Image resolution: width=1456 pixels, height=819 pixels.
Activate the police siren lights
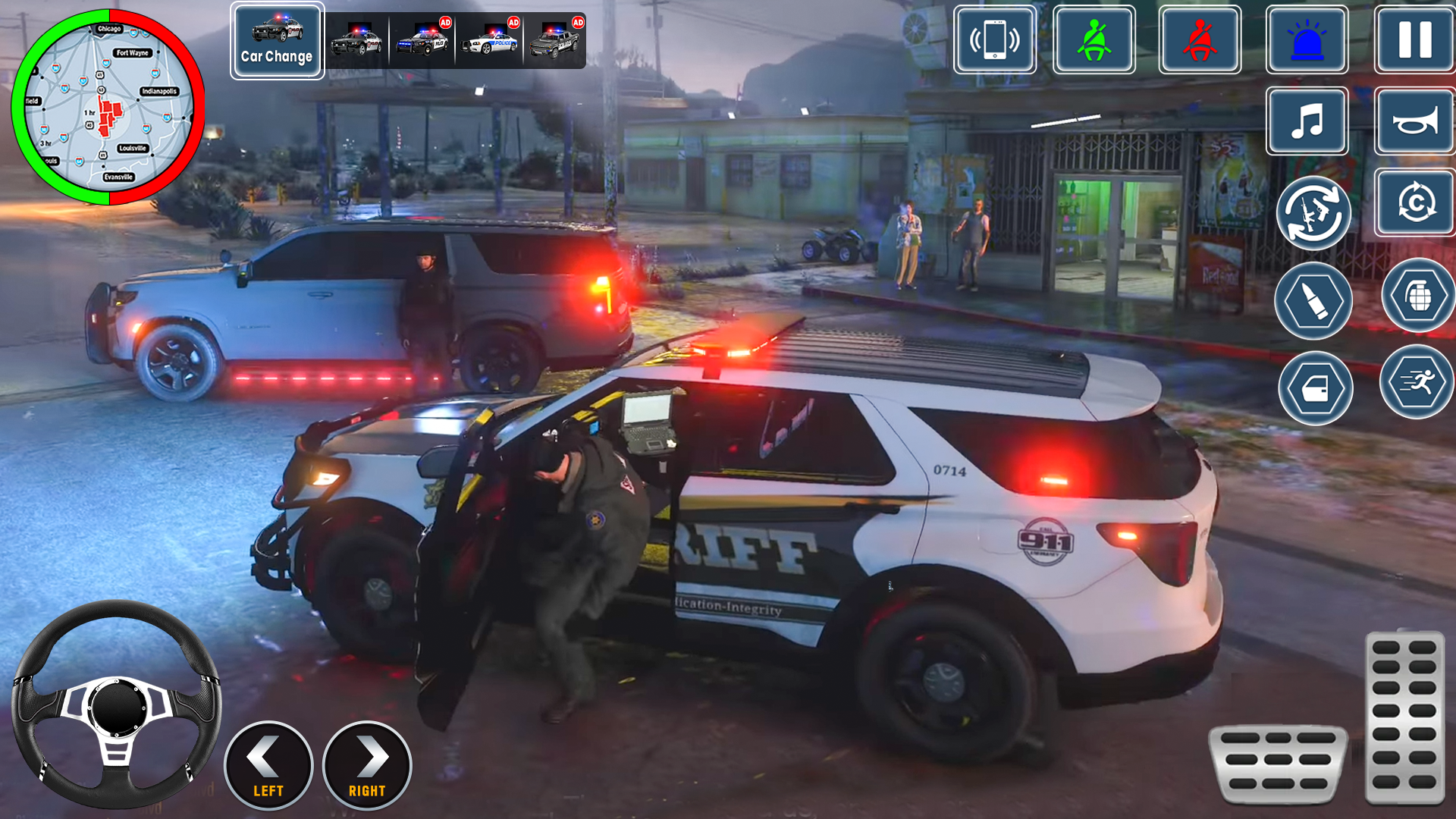tap(1307, 40)
